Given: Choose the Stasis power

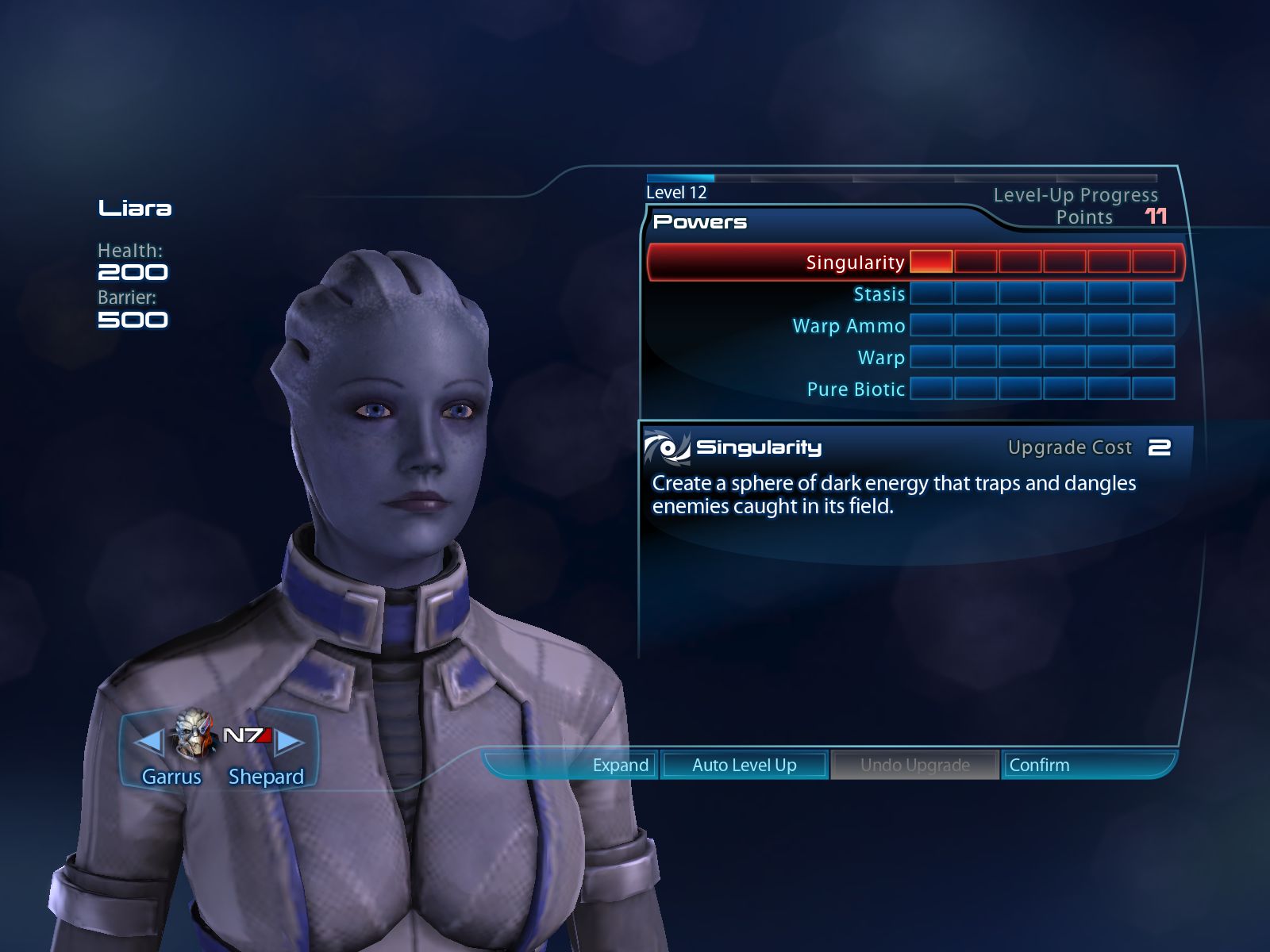Looking at the screenshot, I should 879,294.
